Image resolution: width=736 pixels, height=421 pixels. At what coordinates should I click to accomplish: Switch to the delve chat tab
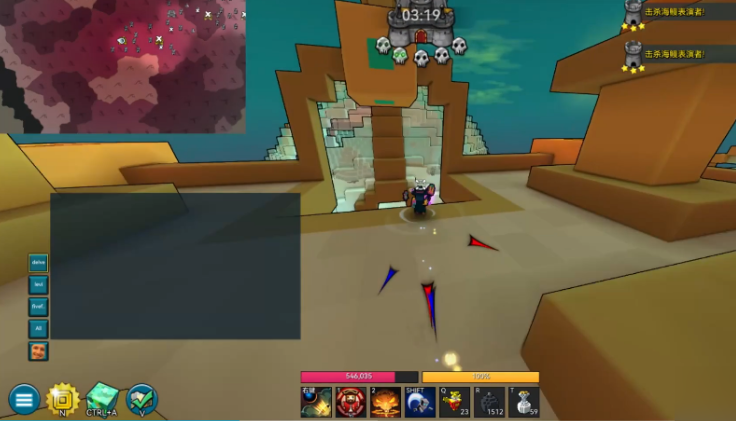click(x=38, y=263)
